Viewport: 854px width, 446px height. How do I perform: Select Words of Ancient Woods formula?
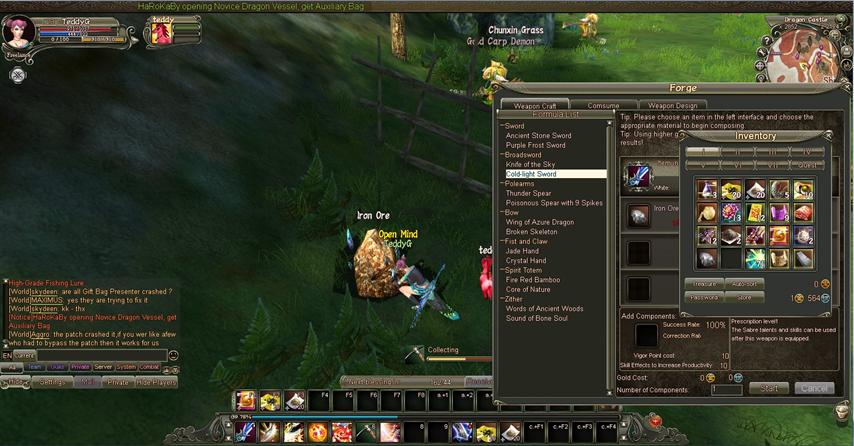544,309
